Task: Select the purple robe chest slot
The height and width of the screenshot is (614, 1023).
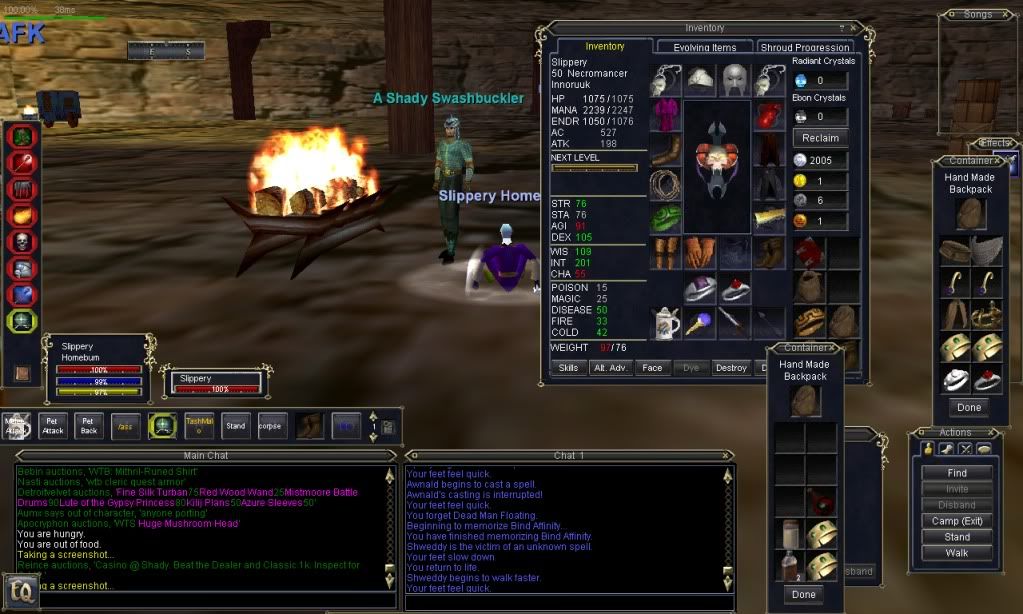Action: [665, 115]
